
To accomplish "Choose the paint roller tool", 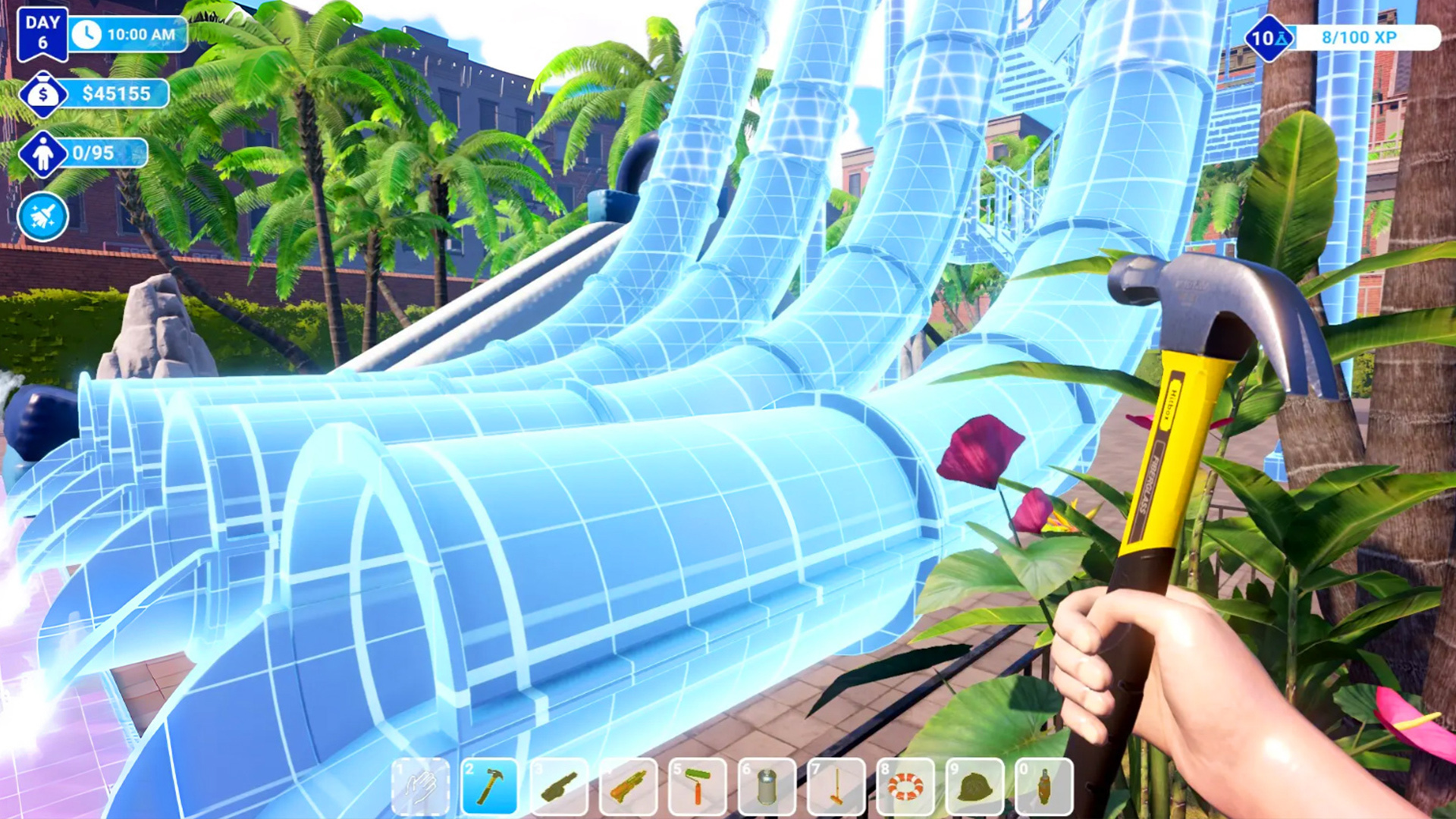I will [x=698, y=787].
